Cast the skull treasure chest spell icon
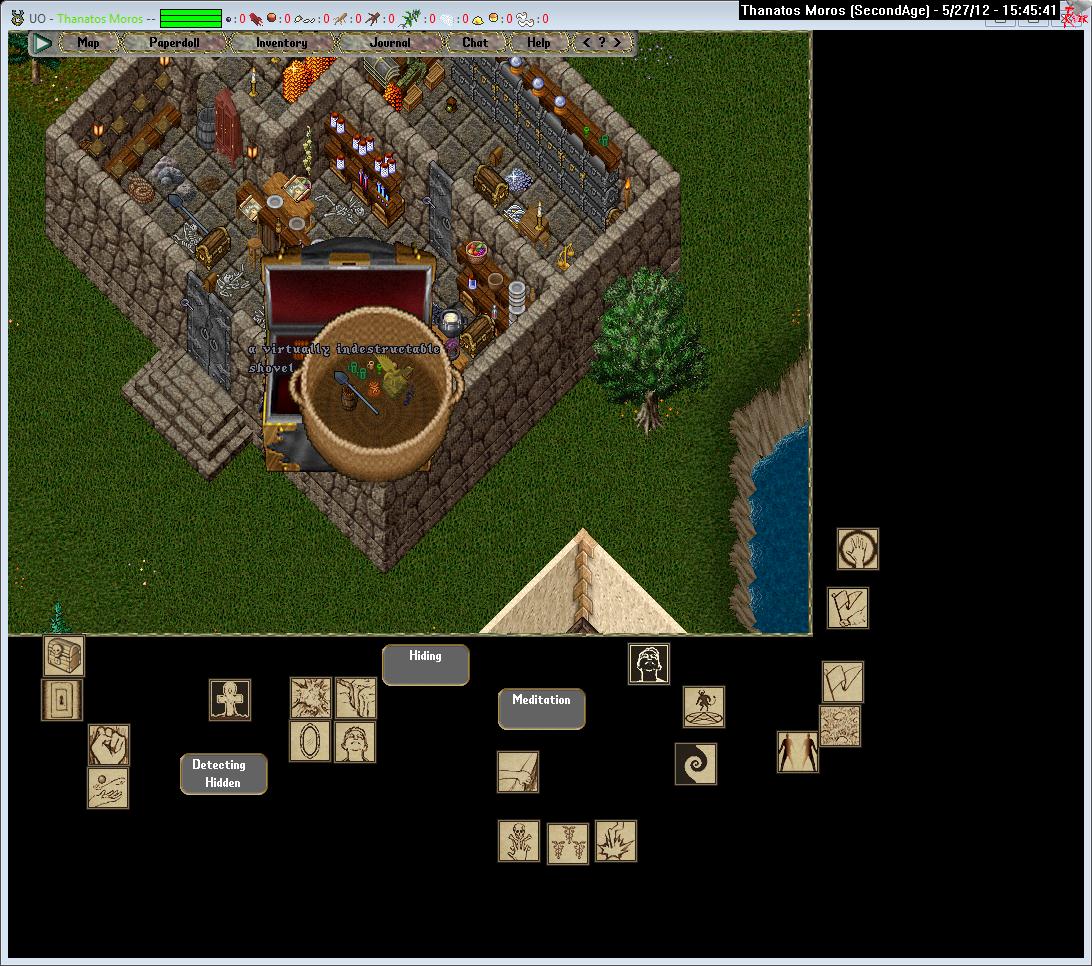 (64, 656)
